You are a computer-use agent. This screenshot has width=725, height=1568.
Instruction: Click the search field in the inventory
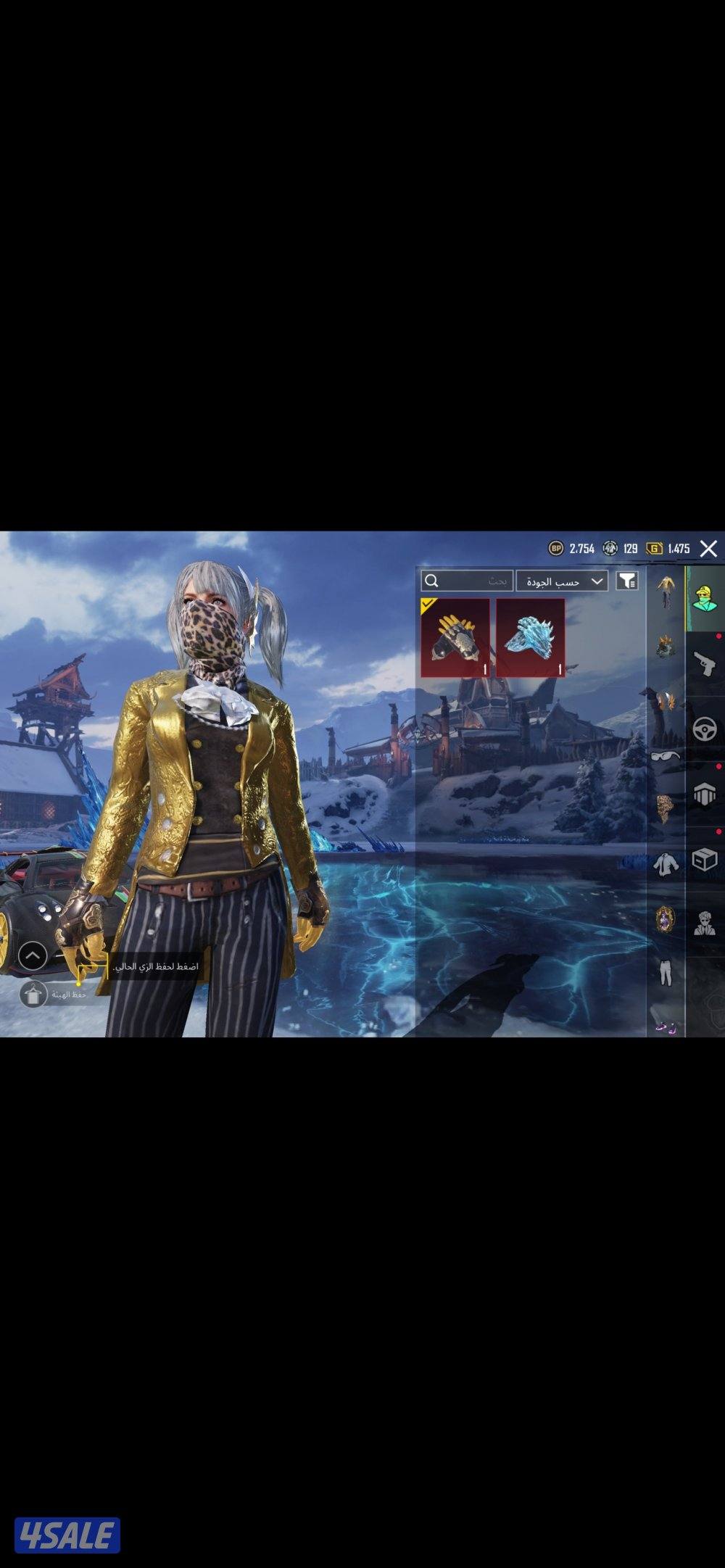click(x=468, y=581)
